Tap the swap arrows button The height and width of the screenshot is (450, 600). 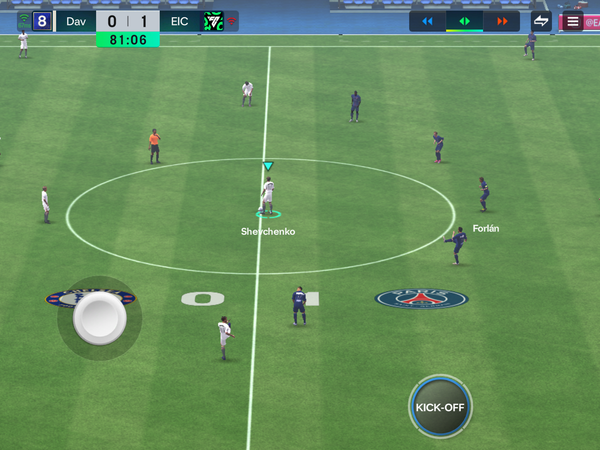(541, 21)
